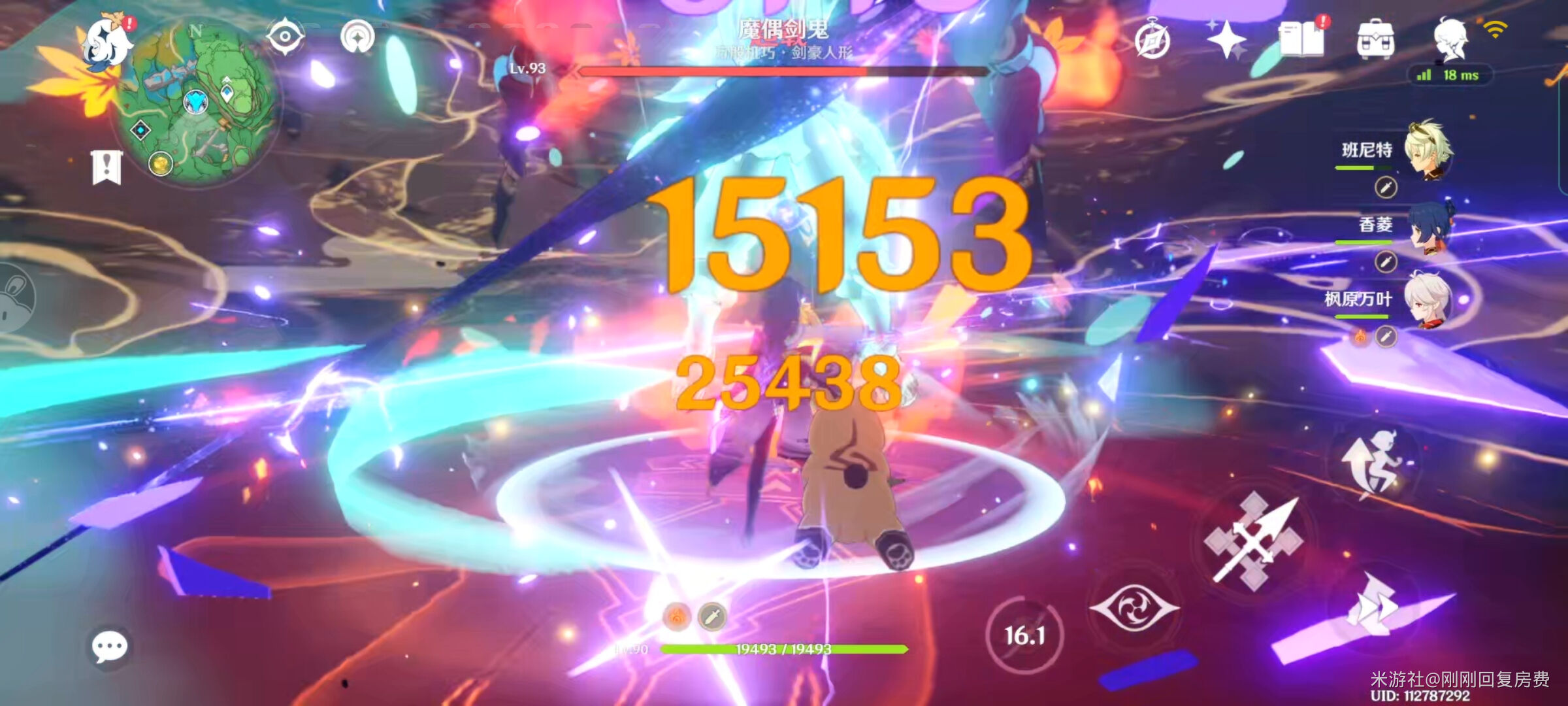
Task: Use the elemental skill on cooldown 16.1
Action: [1024, 634]
